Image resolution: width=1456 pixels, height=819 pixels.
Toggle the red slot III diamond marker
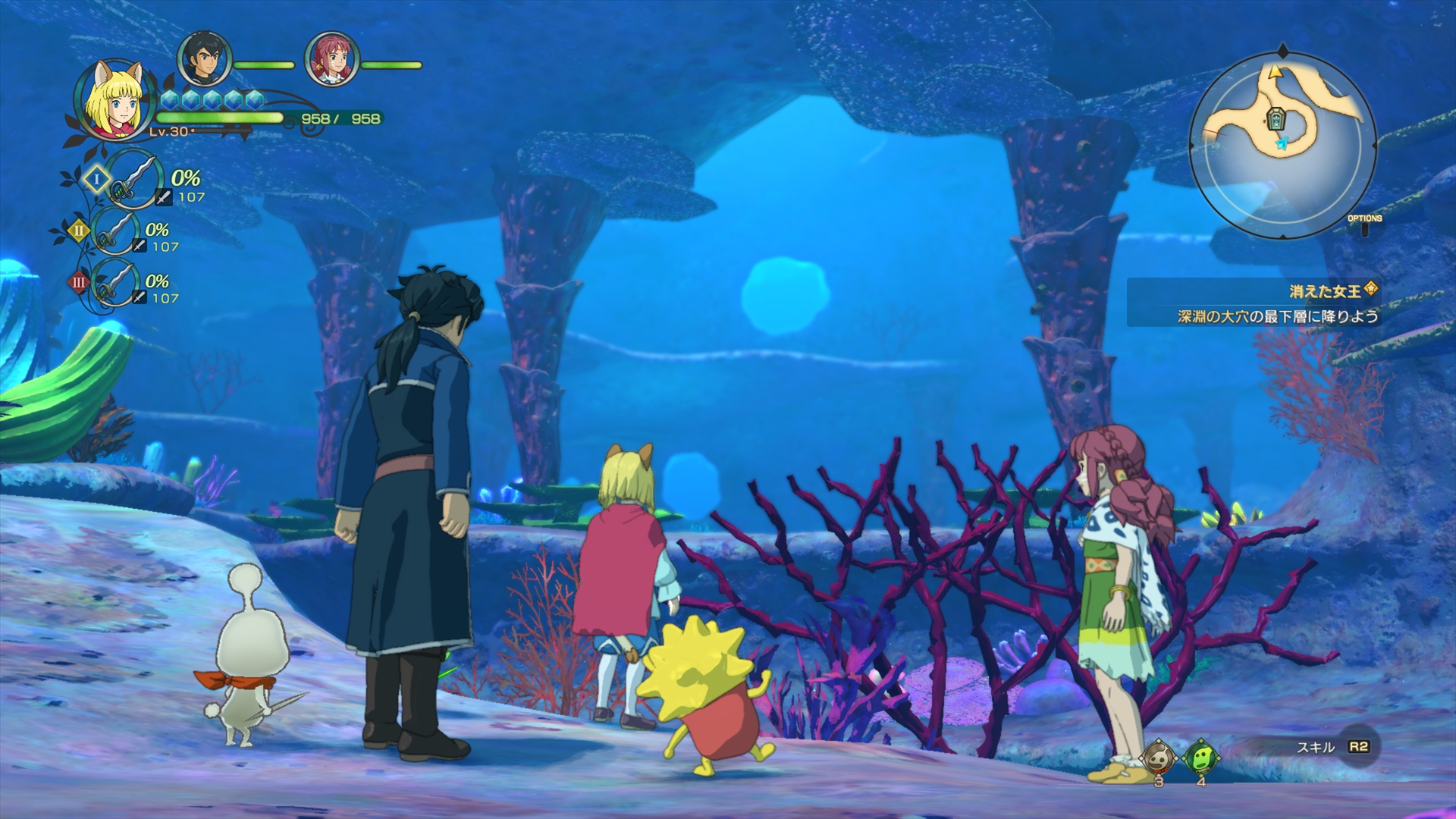(79, 281)
